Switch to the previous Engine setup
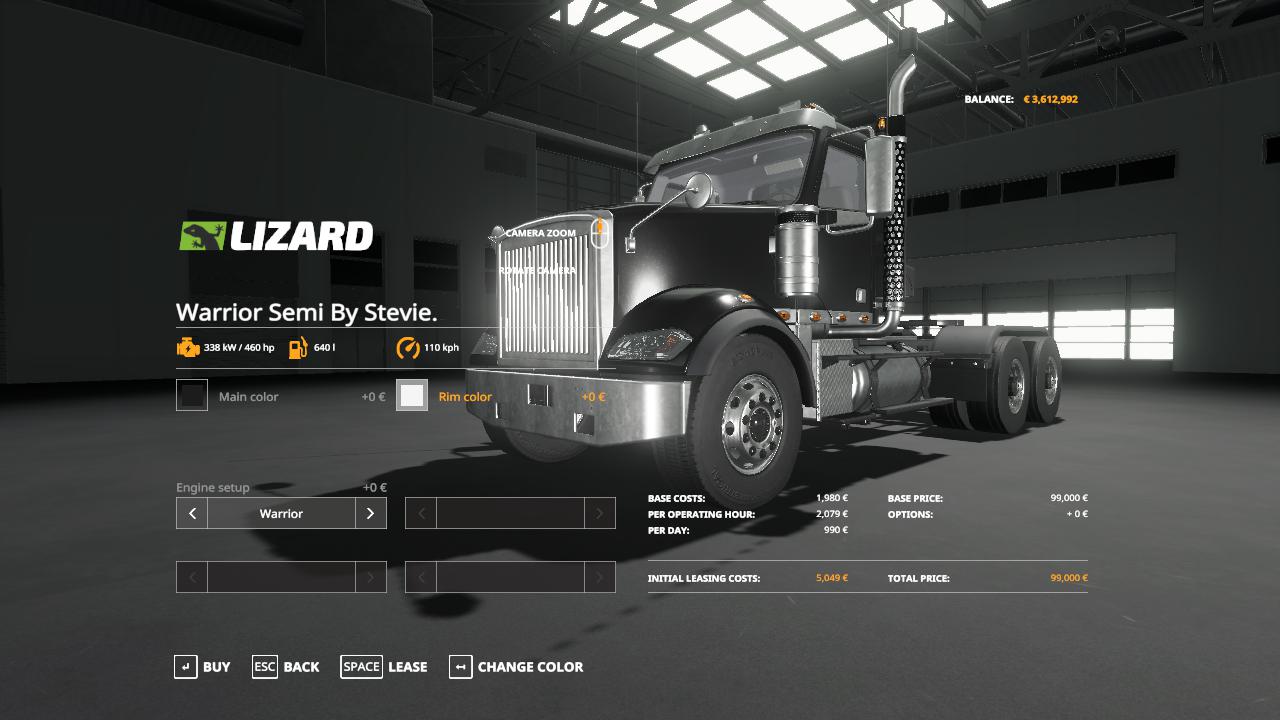The width and height of the screenshot is (1280, 720). [x=192, y=514]
